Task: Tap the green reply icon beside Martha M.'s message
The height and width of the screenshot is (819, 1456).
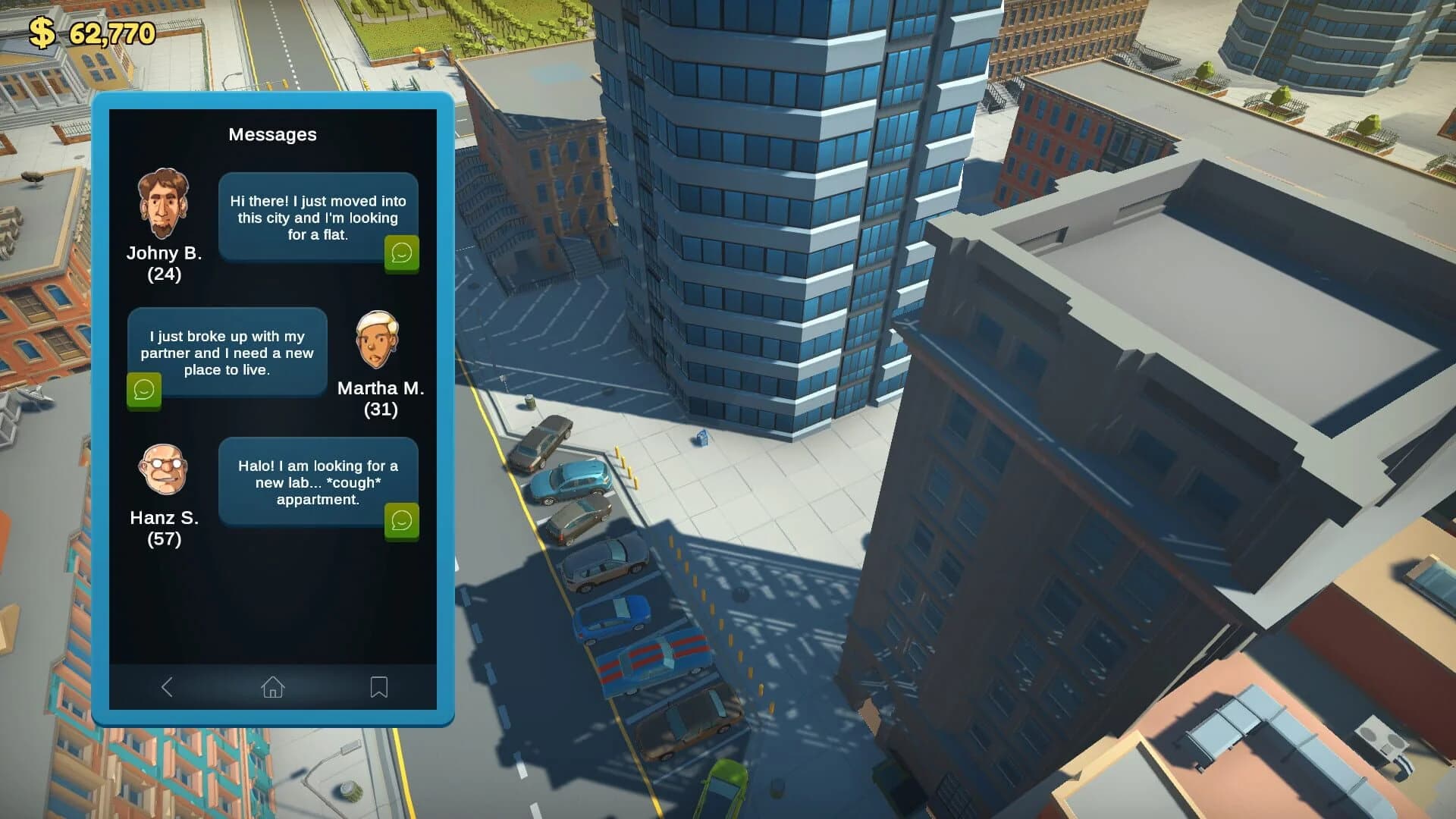Action: pos(143,391)
